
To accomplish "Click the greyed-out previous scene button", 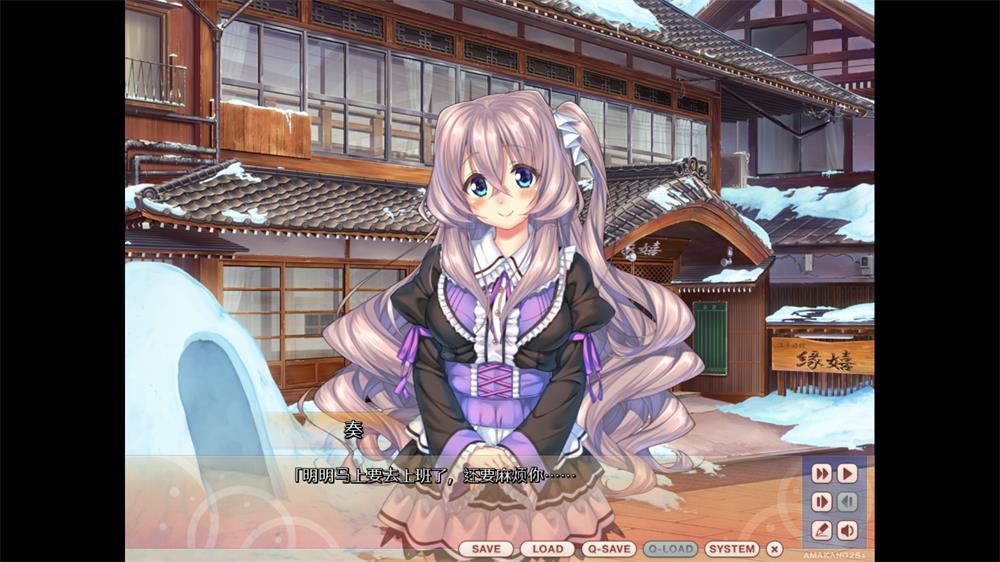I will (x=847, y=501).
